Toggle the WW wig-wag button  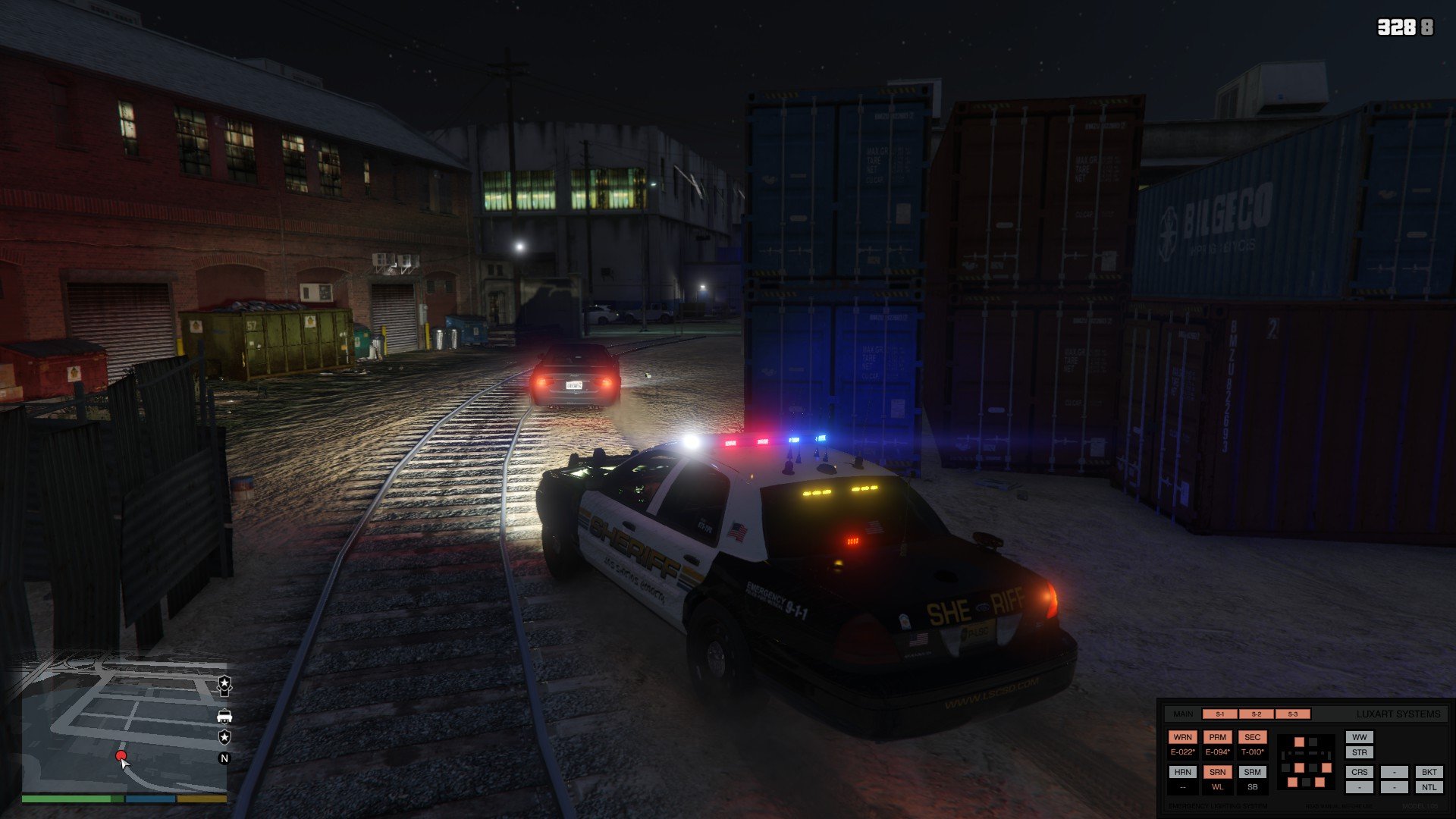1359,737
